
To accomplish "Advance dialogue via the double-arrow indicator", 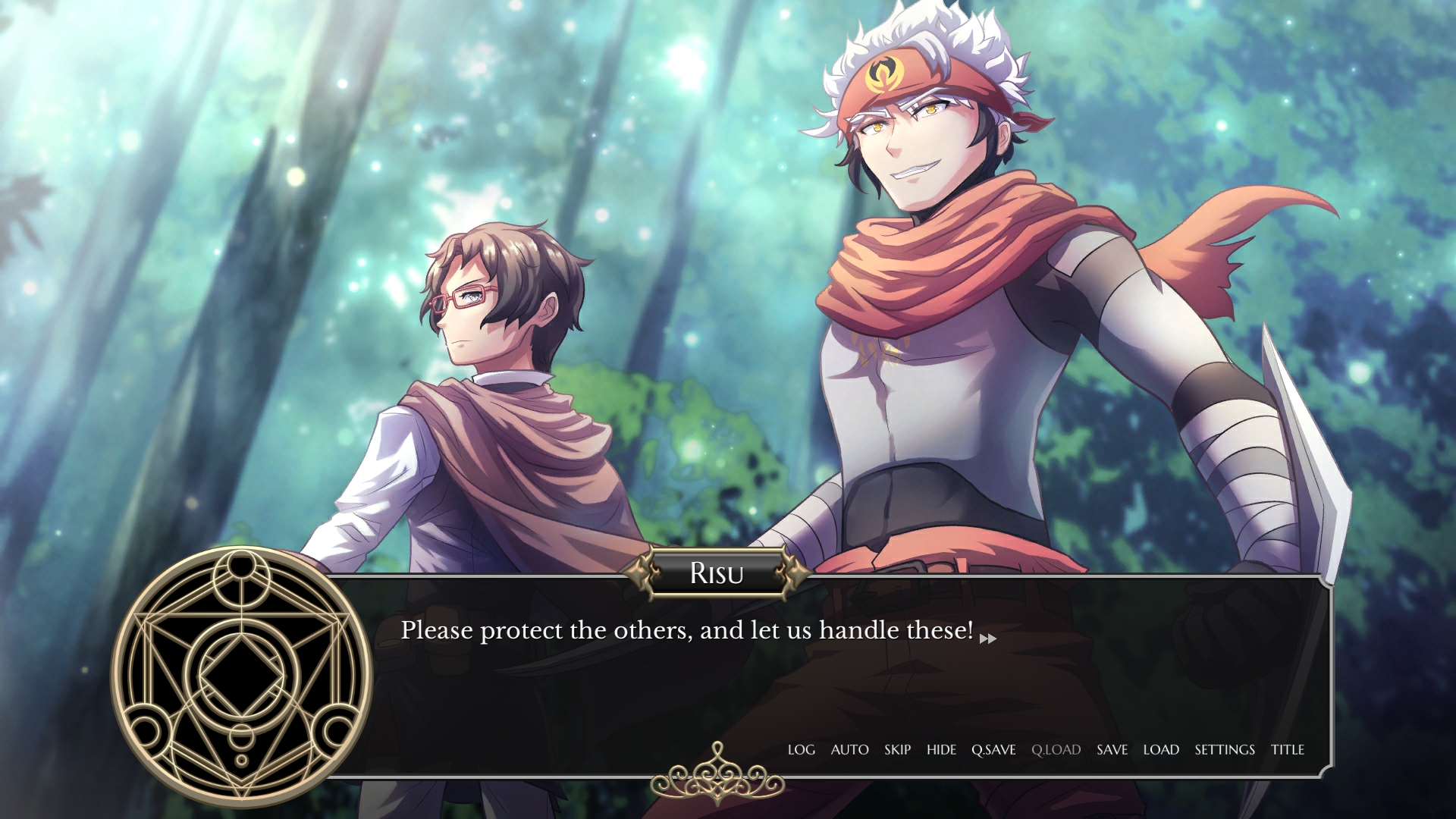I will 987,639.
